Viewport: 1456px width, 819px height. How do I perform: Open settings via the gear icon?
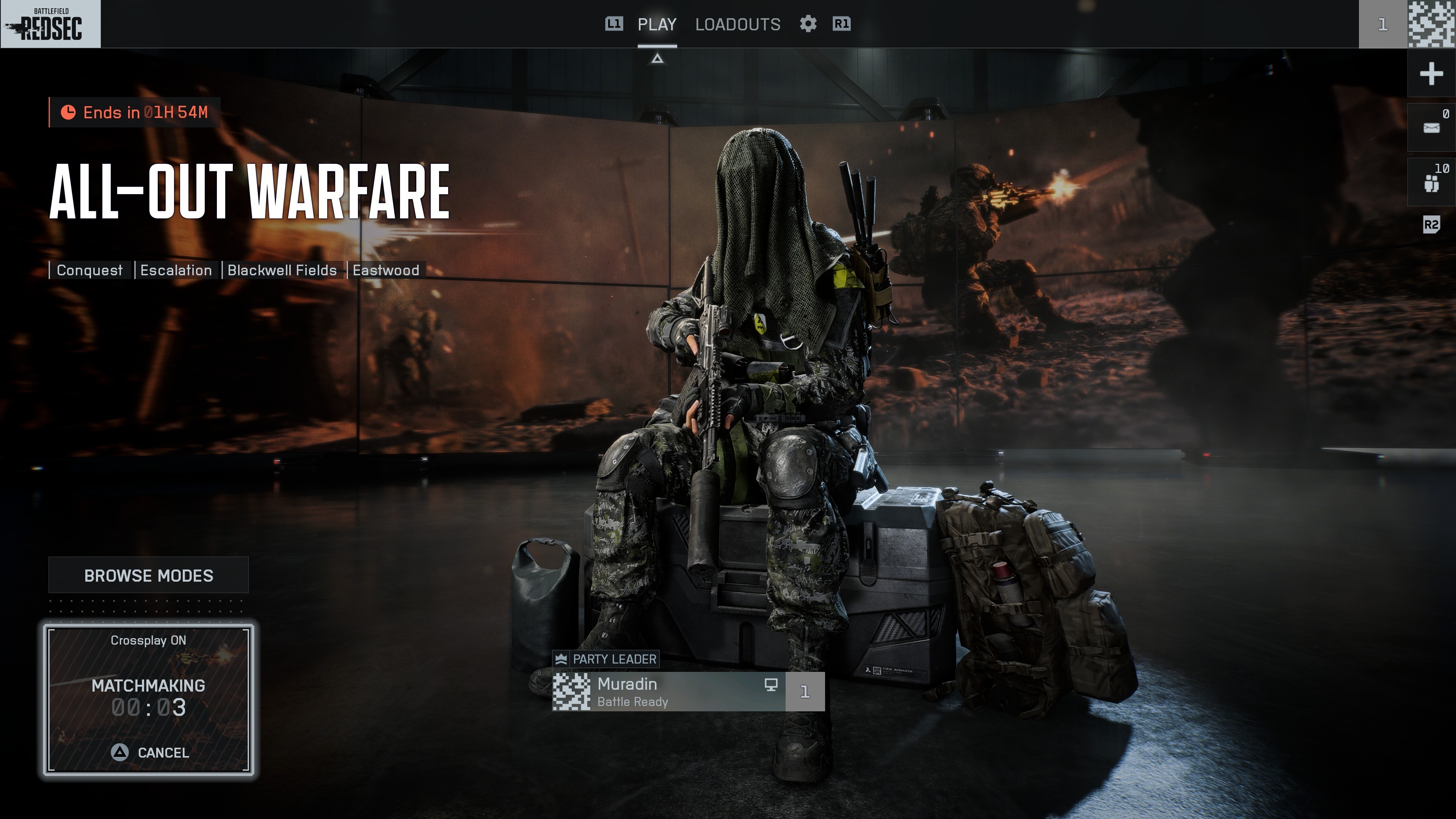click(808, 24)
